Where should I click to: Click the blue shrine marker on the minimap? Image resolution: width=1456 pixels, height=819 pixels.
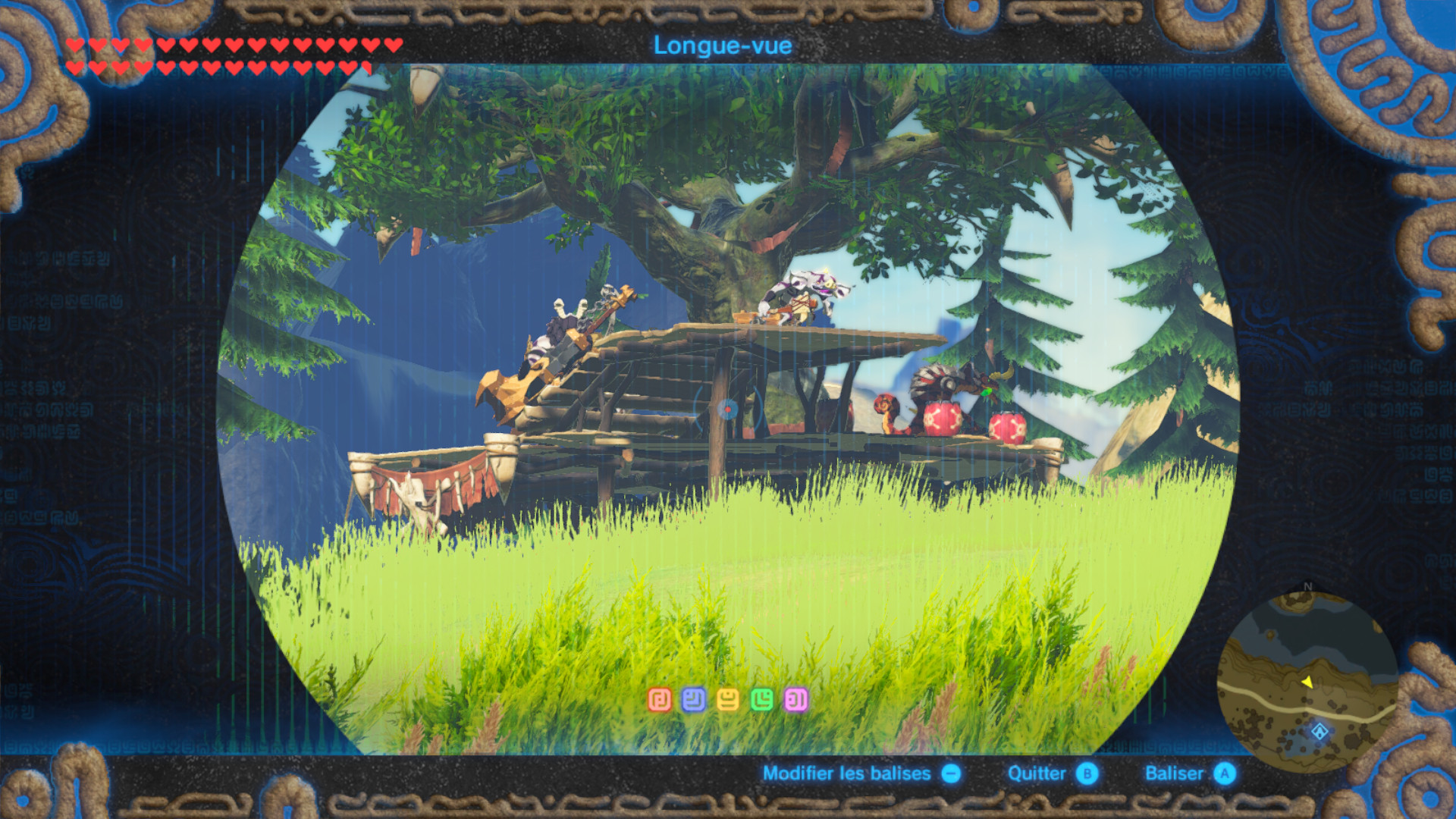[1319, 732]
